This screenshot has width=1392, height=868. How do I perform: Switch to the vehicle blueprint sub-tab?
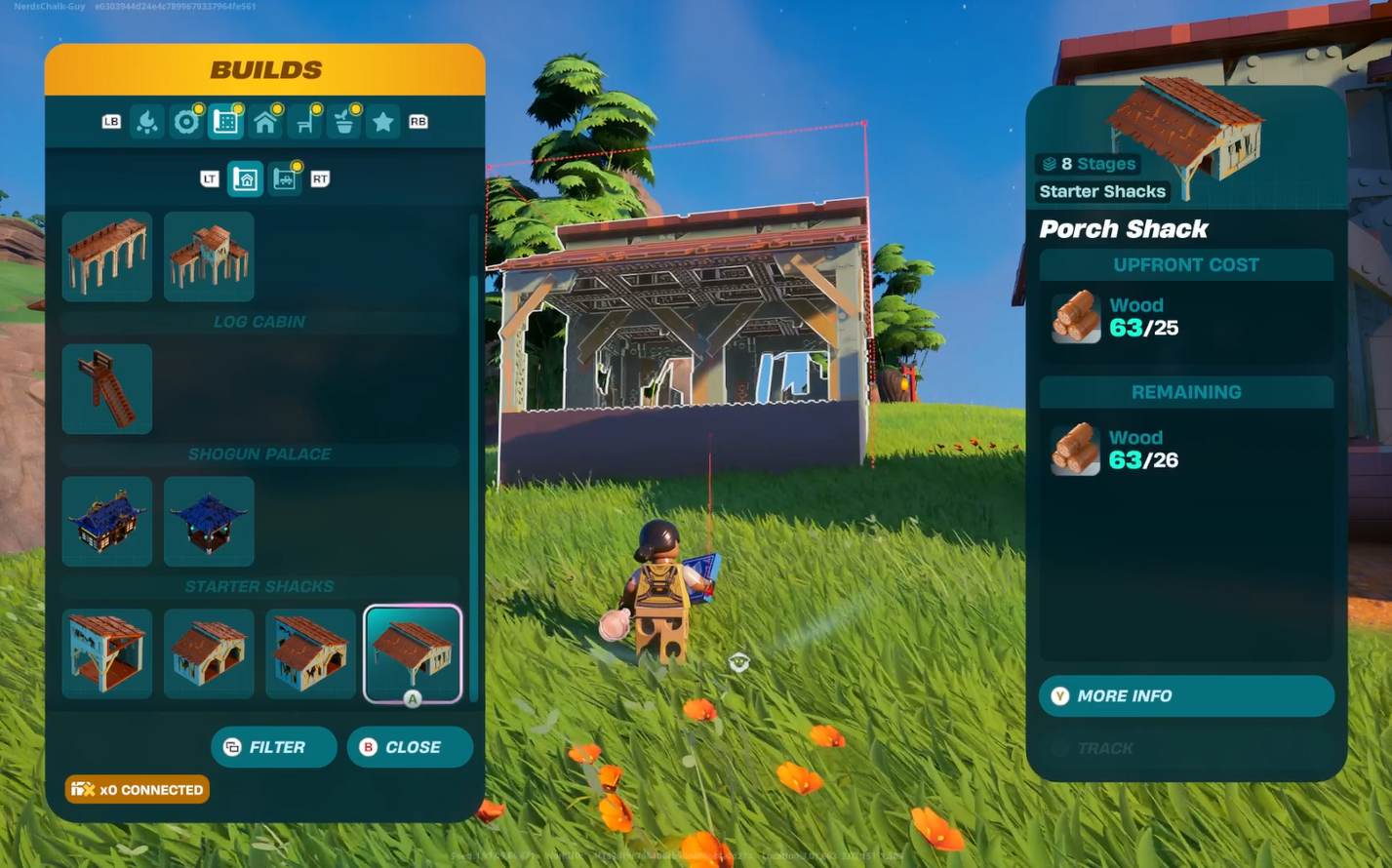[x=285, y=179]
